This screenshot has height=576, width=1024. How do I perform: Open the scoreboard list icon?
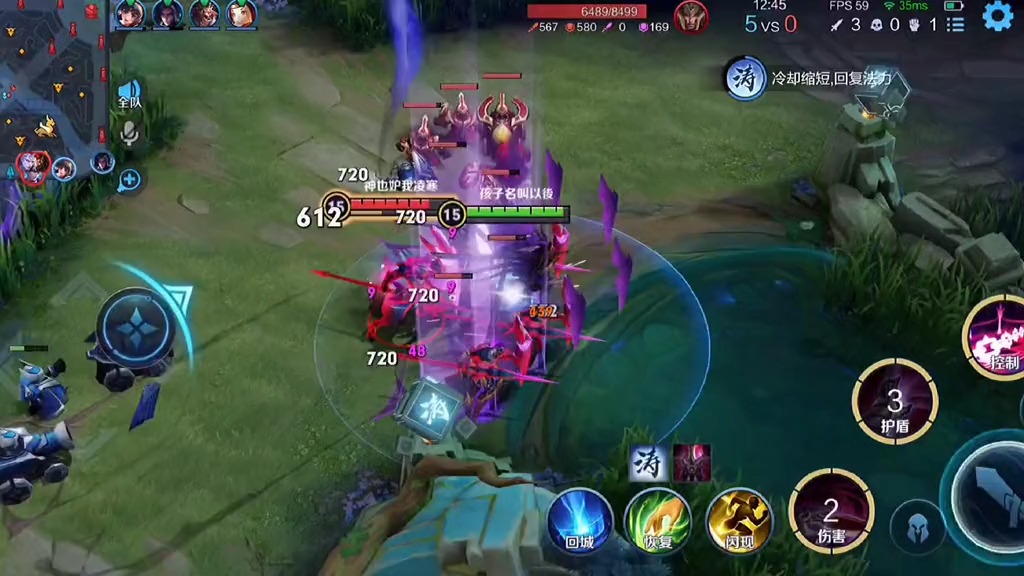tap(954, 25)
